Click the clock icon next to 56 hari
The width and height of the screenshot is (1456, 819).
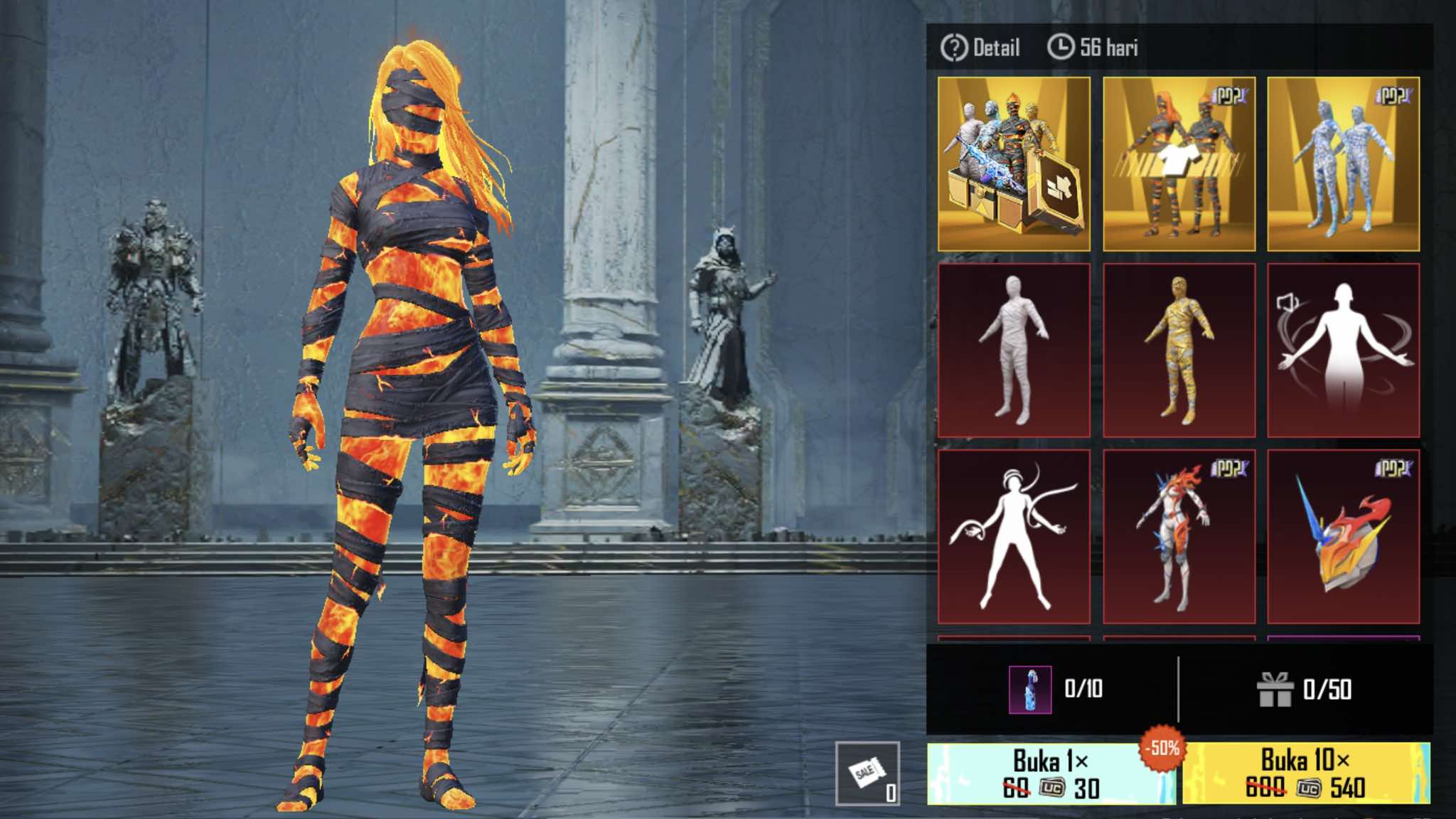pyautogui.click(x=1062, y=48)
